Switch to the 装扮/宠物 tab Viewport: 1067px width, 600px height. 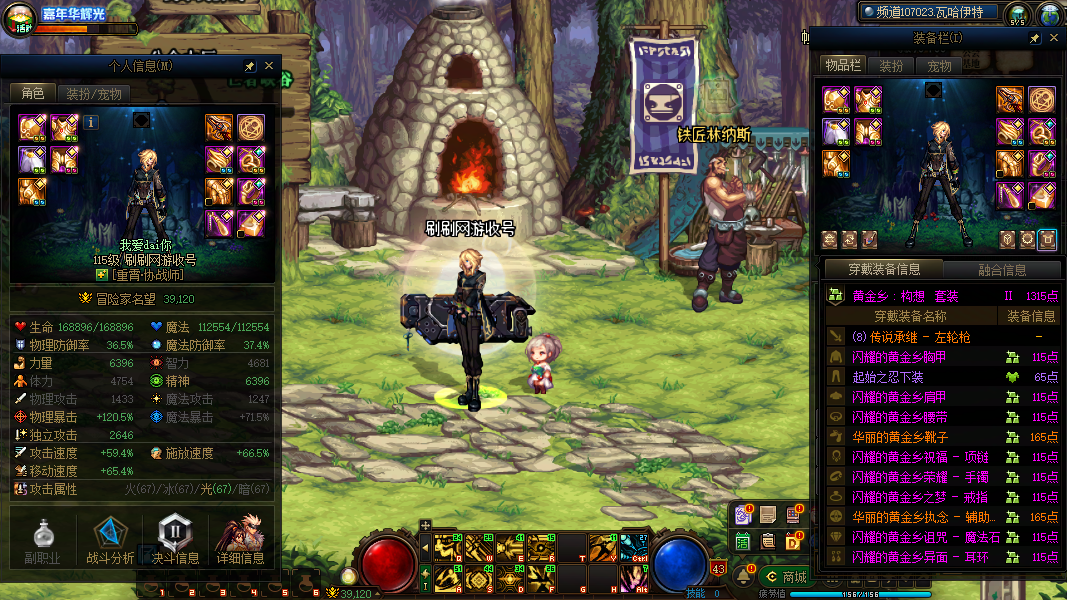tap(94, 93)
